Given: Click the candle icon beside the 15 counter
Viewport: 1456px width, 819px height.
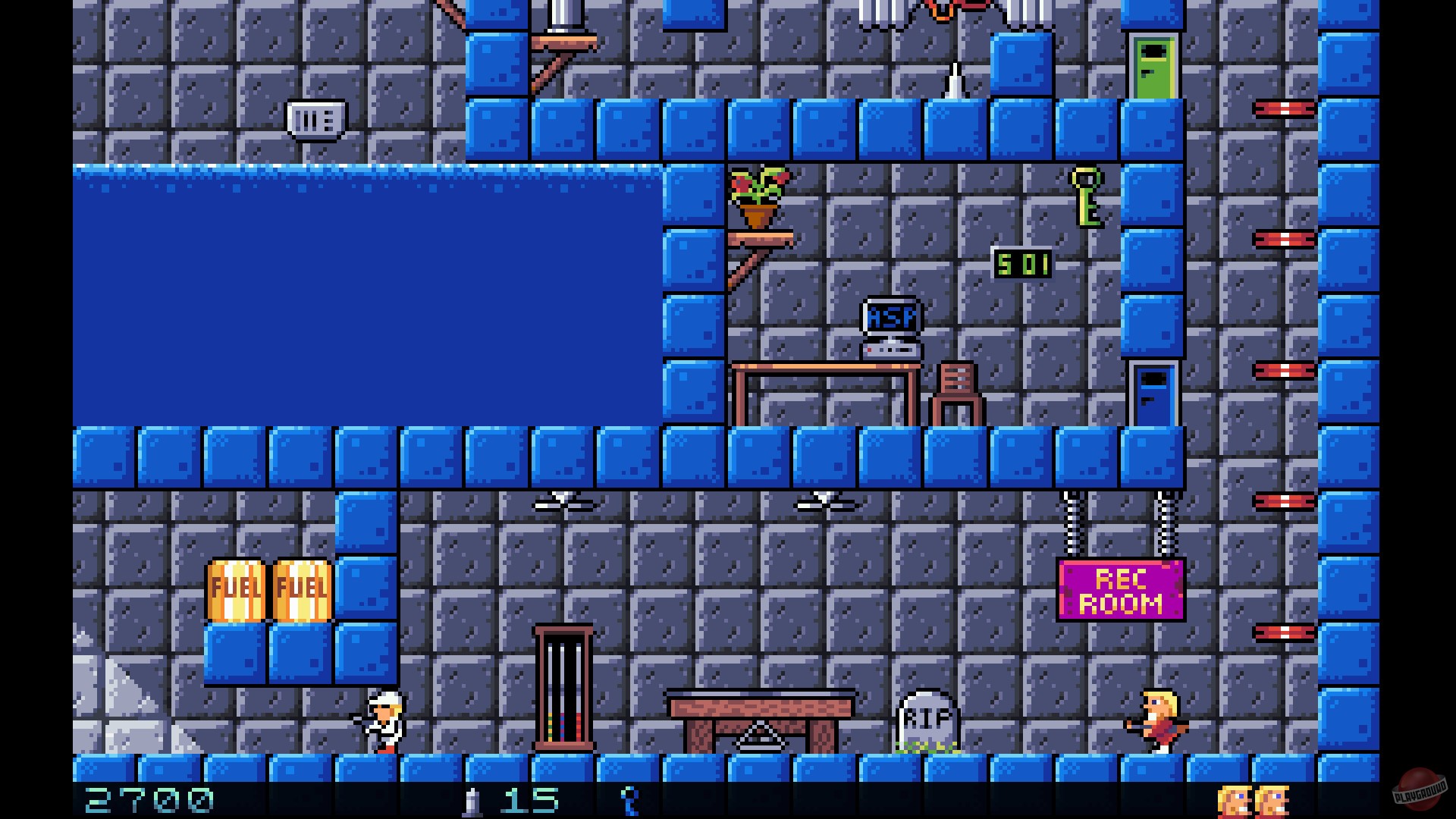Looking at the screenshot, I should (472, 800).
